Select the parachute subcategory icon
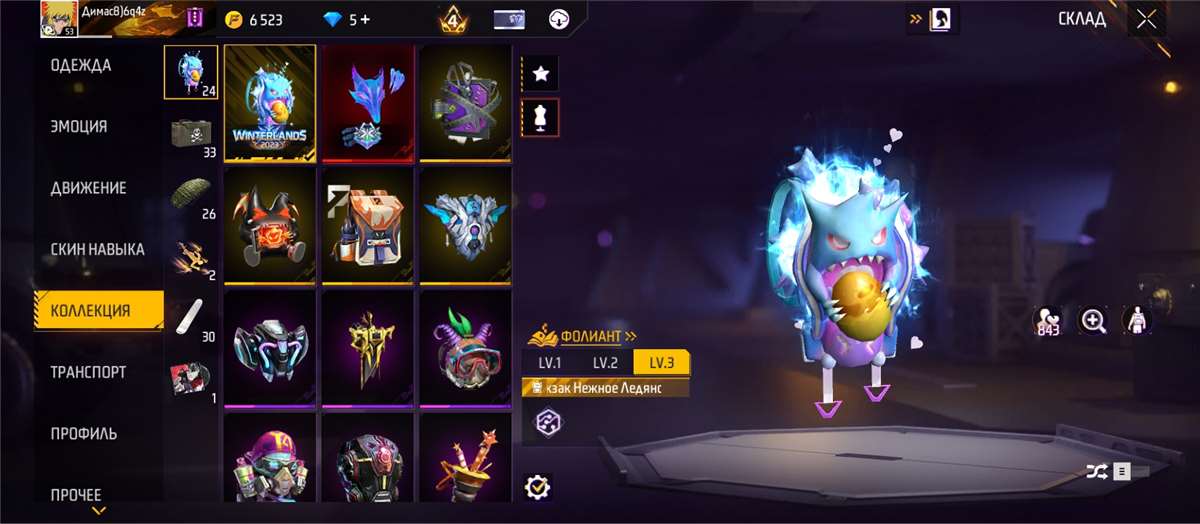The height and width of the screenshot is (524, 1200). pyautogui.click(x=190, y=195)
